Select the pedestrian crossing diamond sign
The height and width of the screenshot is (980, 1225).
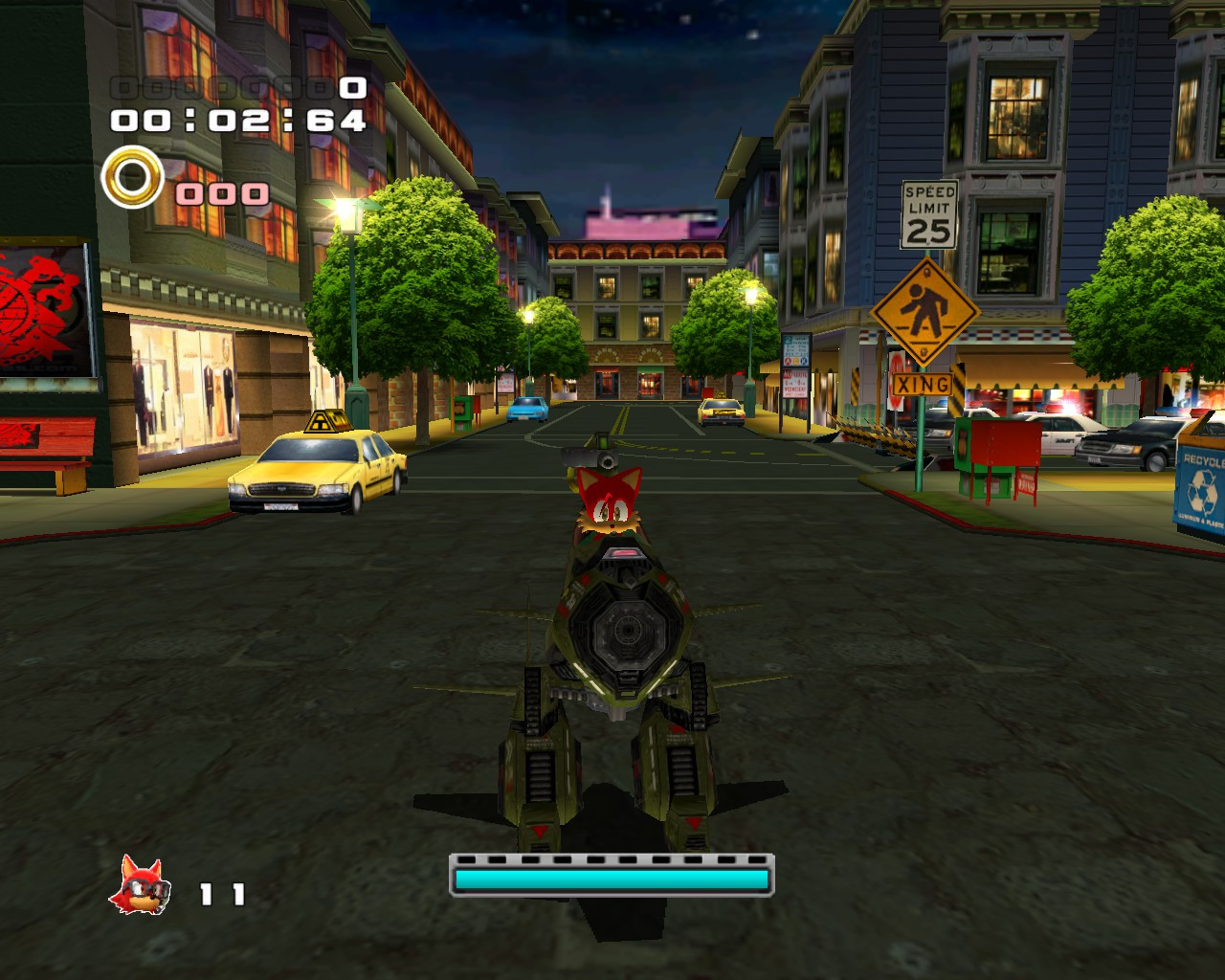click(x=924, y=310)
